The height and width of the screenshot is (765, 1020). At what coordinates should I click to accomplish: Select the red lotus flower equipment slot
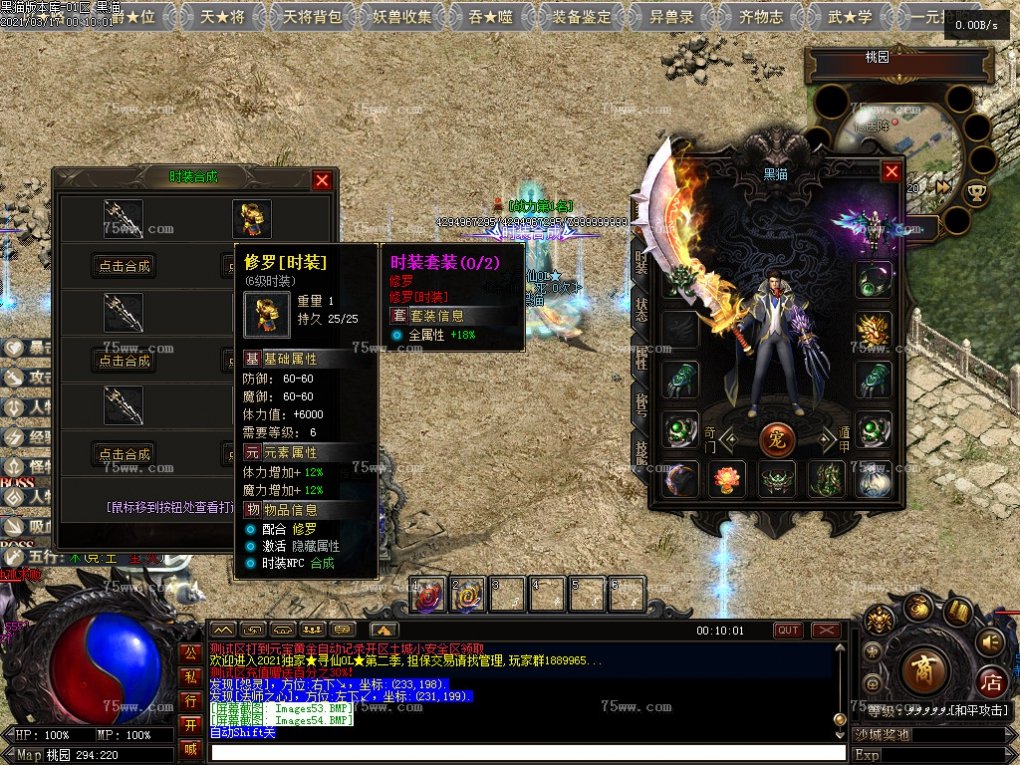tap(727, 479)
